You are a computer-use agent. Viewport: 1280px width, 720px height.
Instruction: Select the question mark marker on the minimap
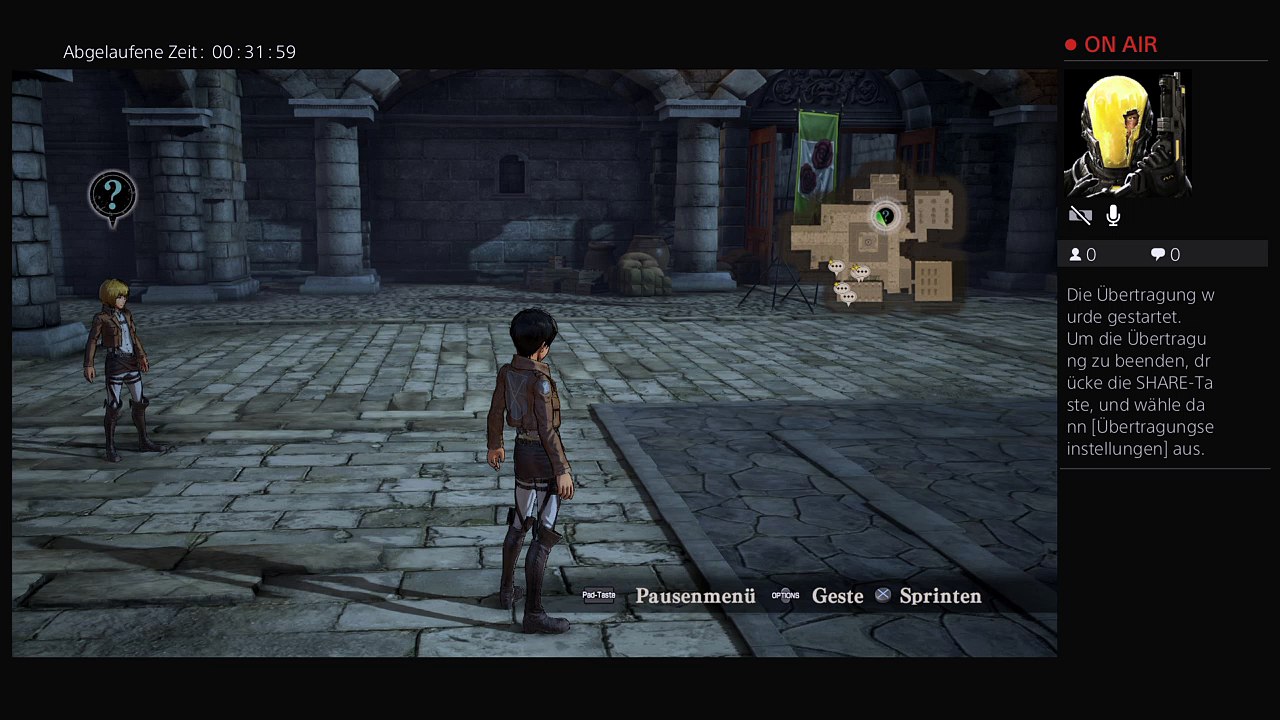884,216
